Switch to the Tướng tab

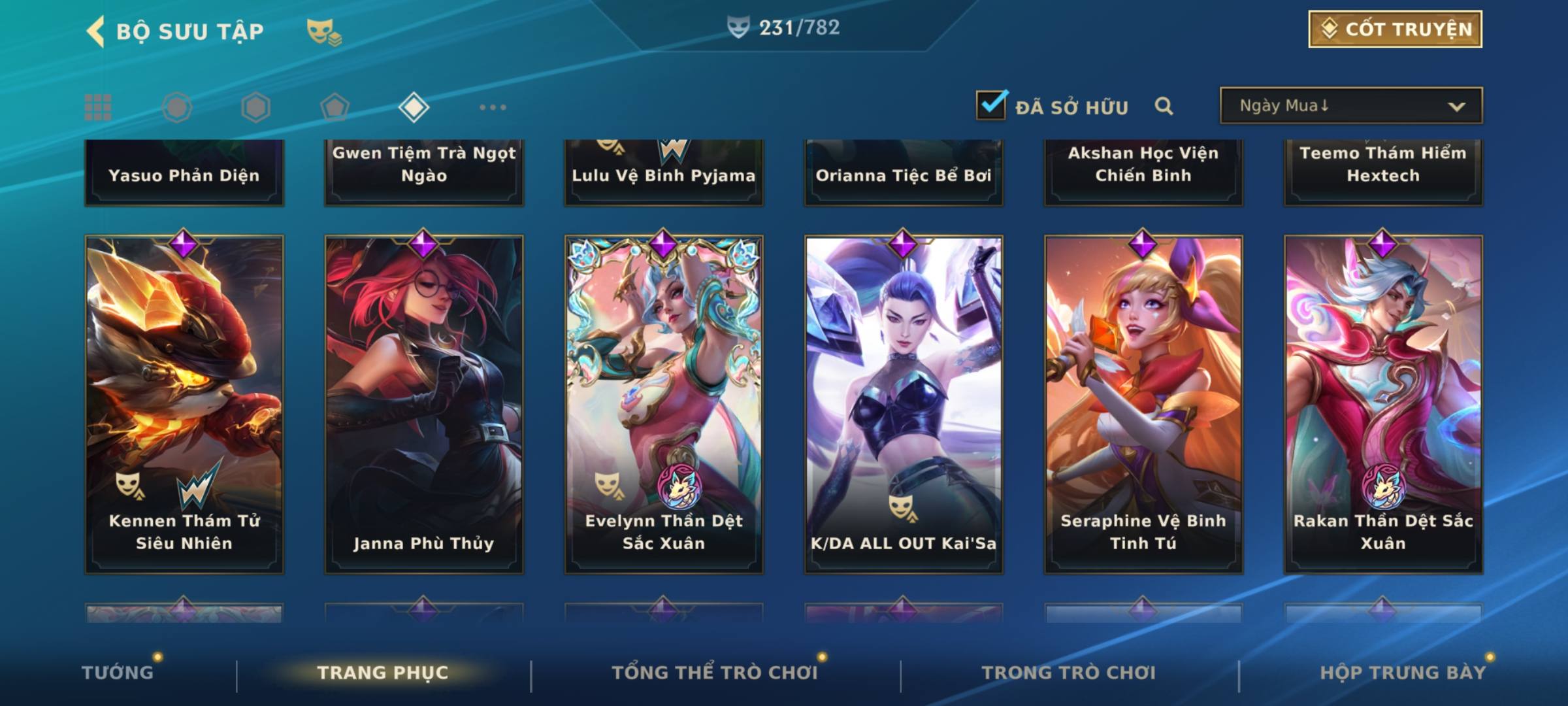click(x=118, y=673)
